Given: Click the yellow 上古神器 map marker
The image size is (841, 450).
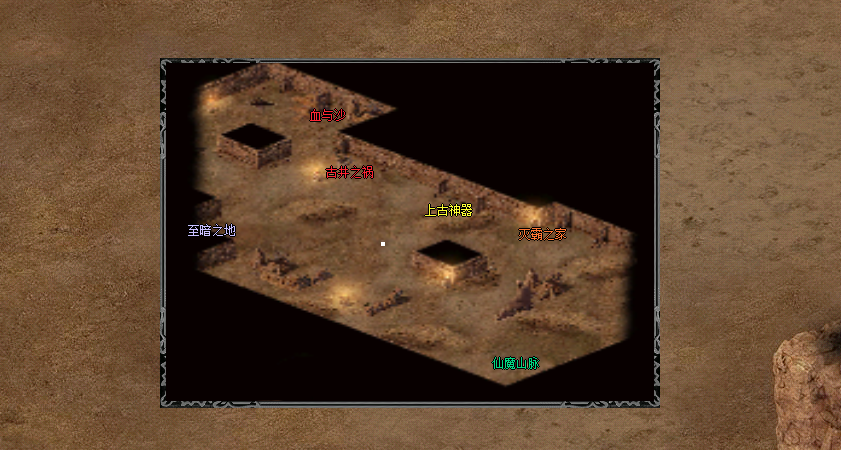Looking at the screenshot, I should click(x=448, y=211).
